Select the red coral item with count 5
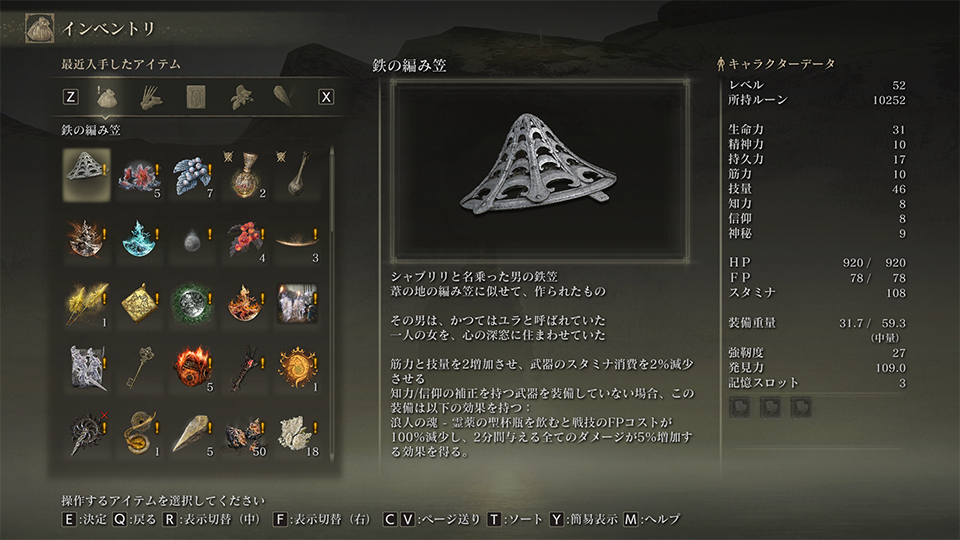 (140, 173)
